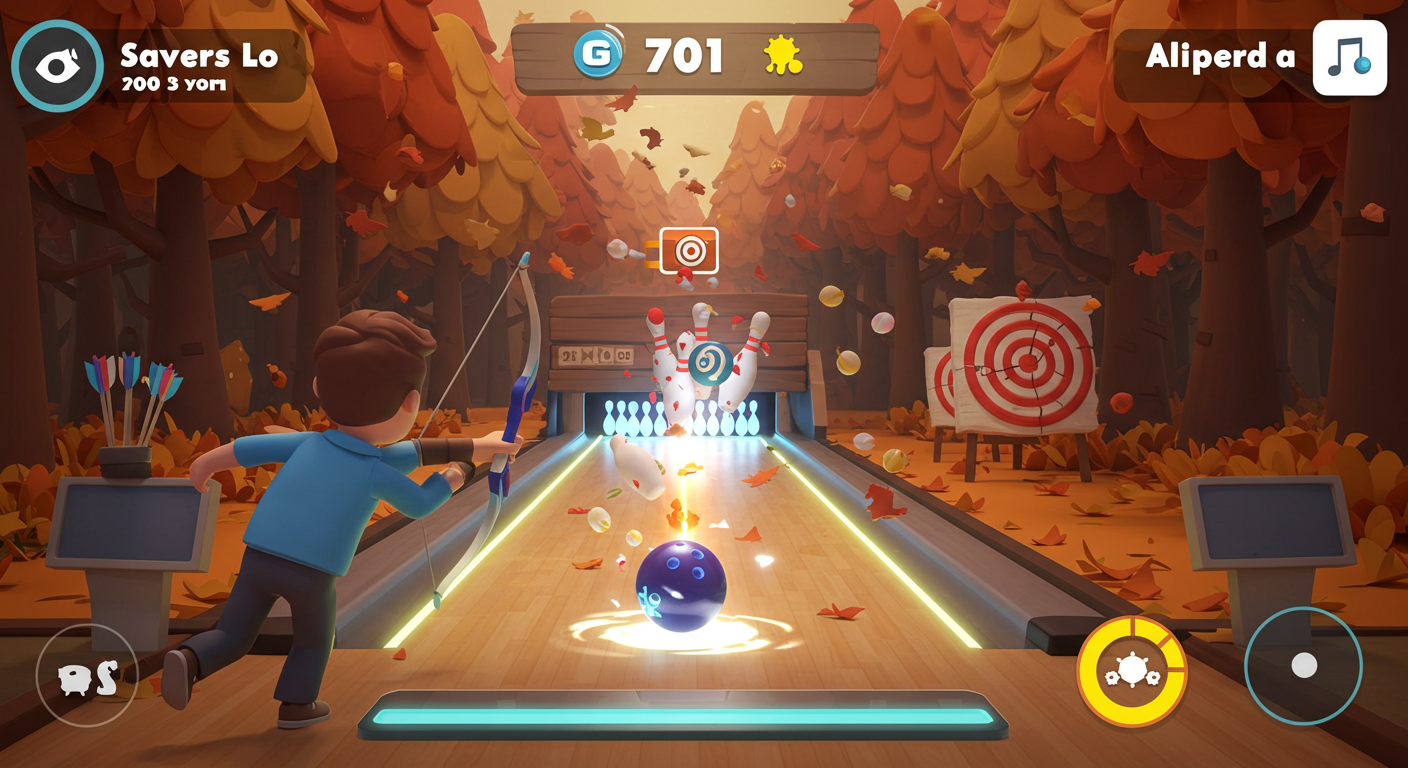Toggle music using the note button
This screenshot has width=1408, height=768.
[1350, 58]
